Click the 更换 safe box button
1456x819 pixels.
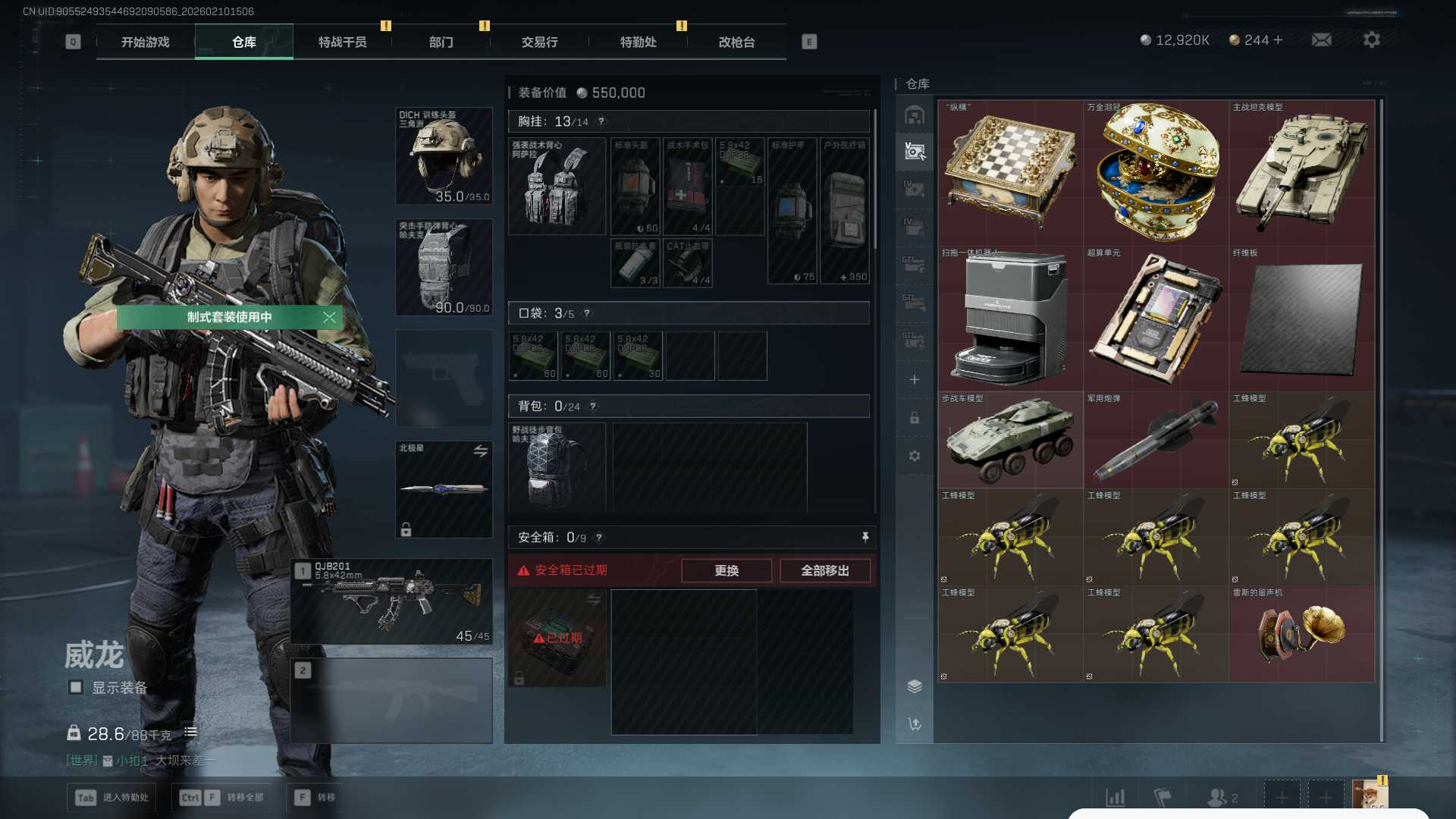[x=726, y=570]
